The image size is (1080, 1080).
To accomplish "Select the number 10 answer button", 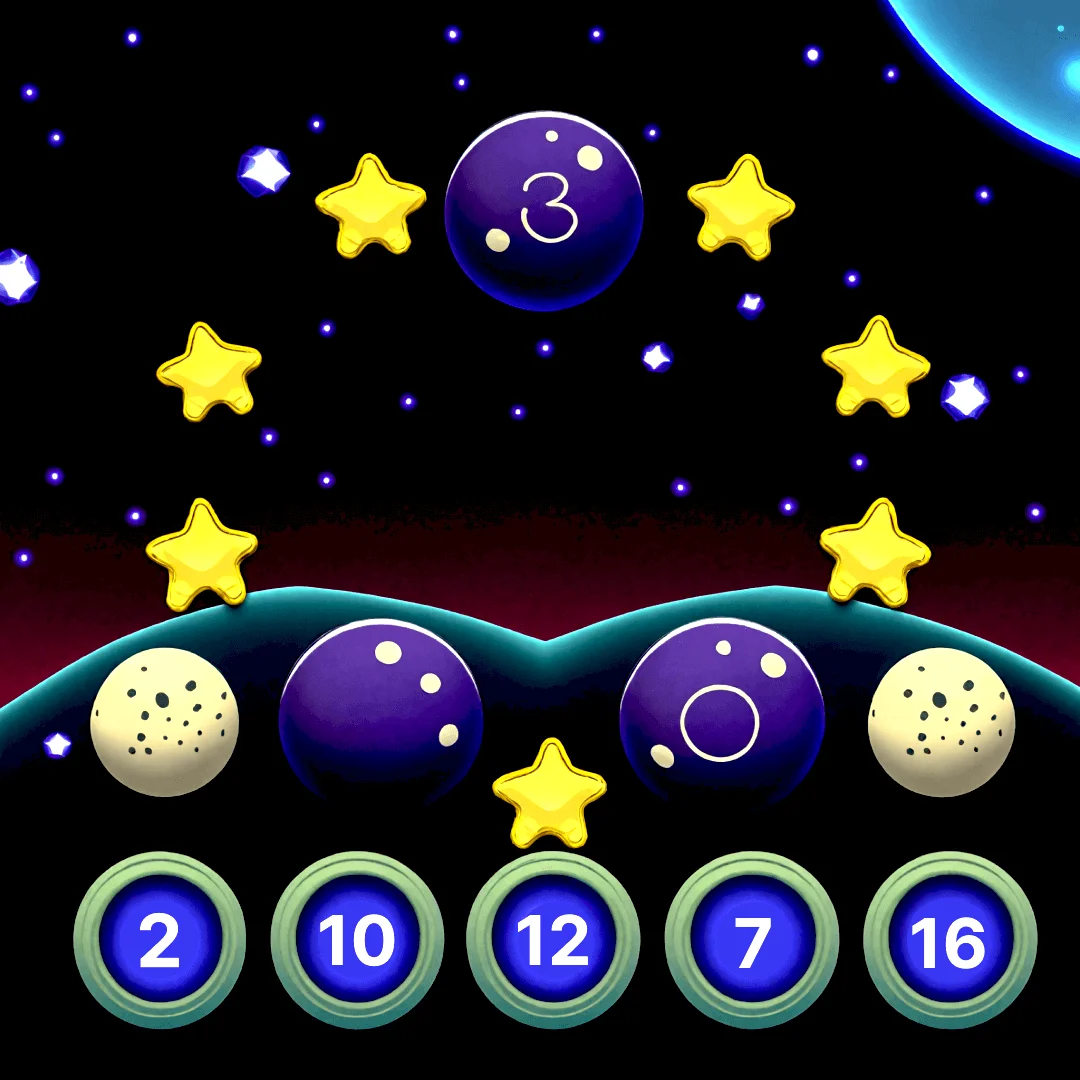I will pyautogui.click(x=357, y=940).
